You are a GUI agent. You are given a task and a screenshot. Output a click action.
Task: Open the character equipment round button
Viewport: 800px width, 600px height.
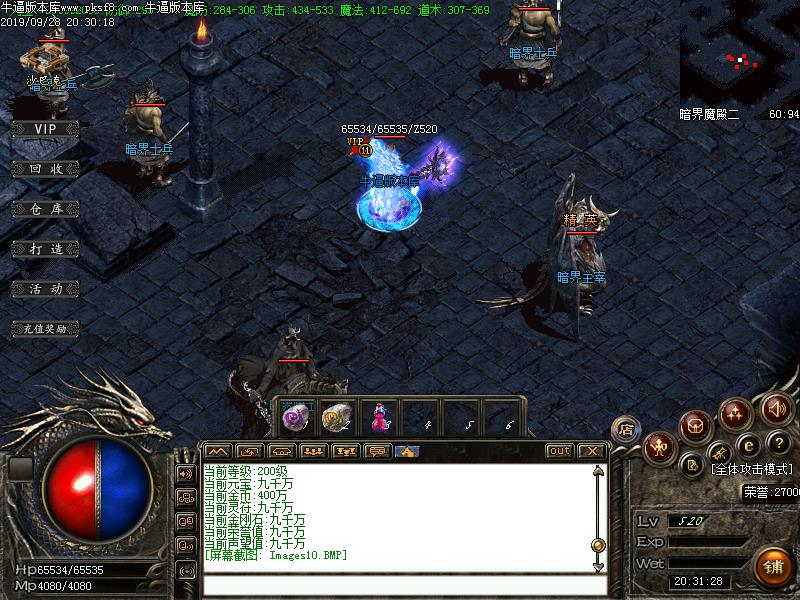pyautogui.click(x=660, y=447)
